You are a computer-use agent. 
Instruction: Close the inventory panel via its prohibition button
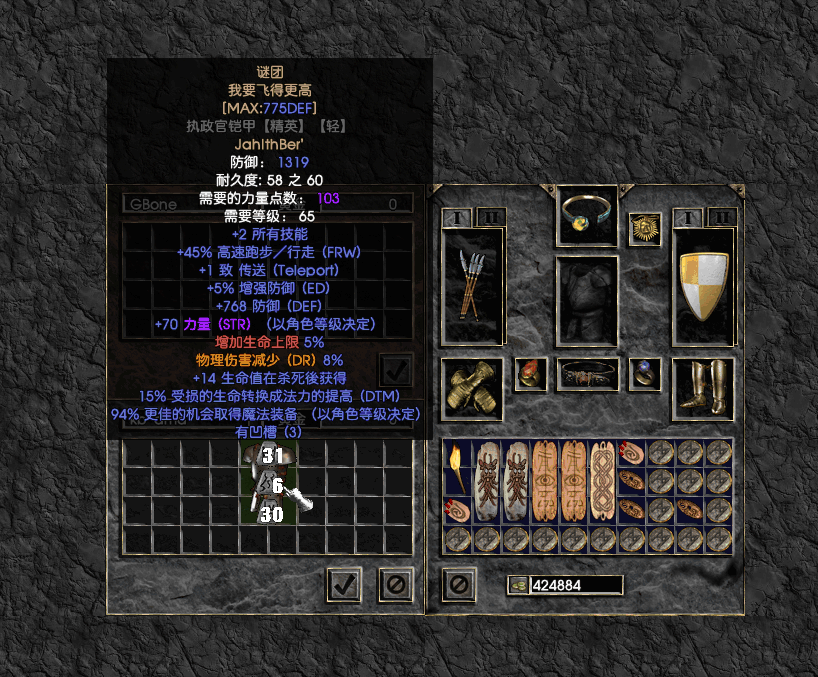[458, 584]
